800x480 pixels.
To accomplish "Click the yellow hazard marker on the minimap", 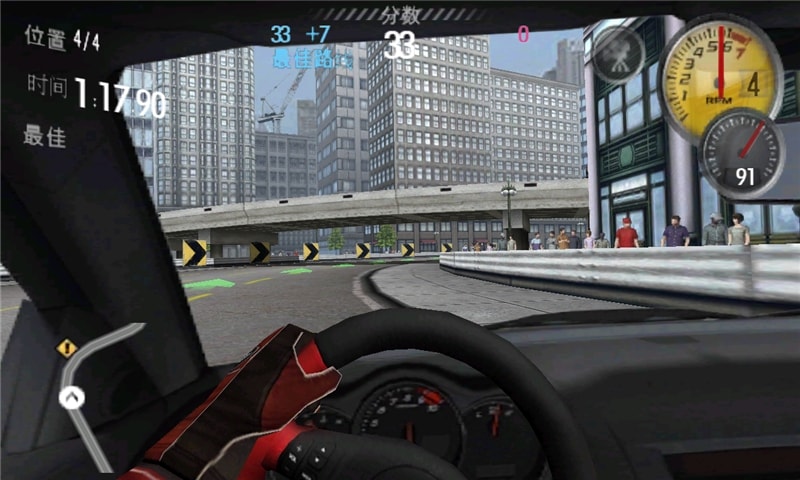I will [67, 348].
